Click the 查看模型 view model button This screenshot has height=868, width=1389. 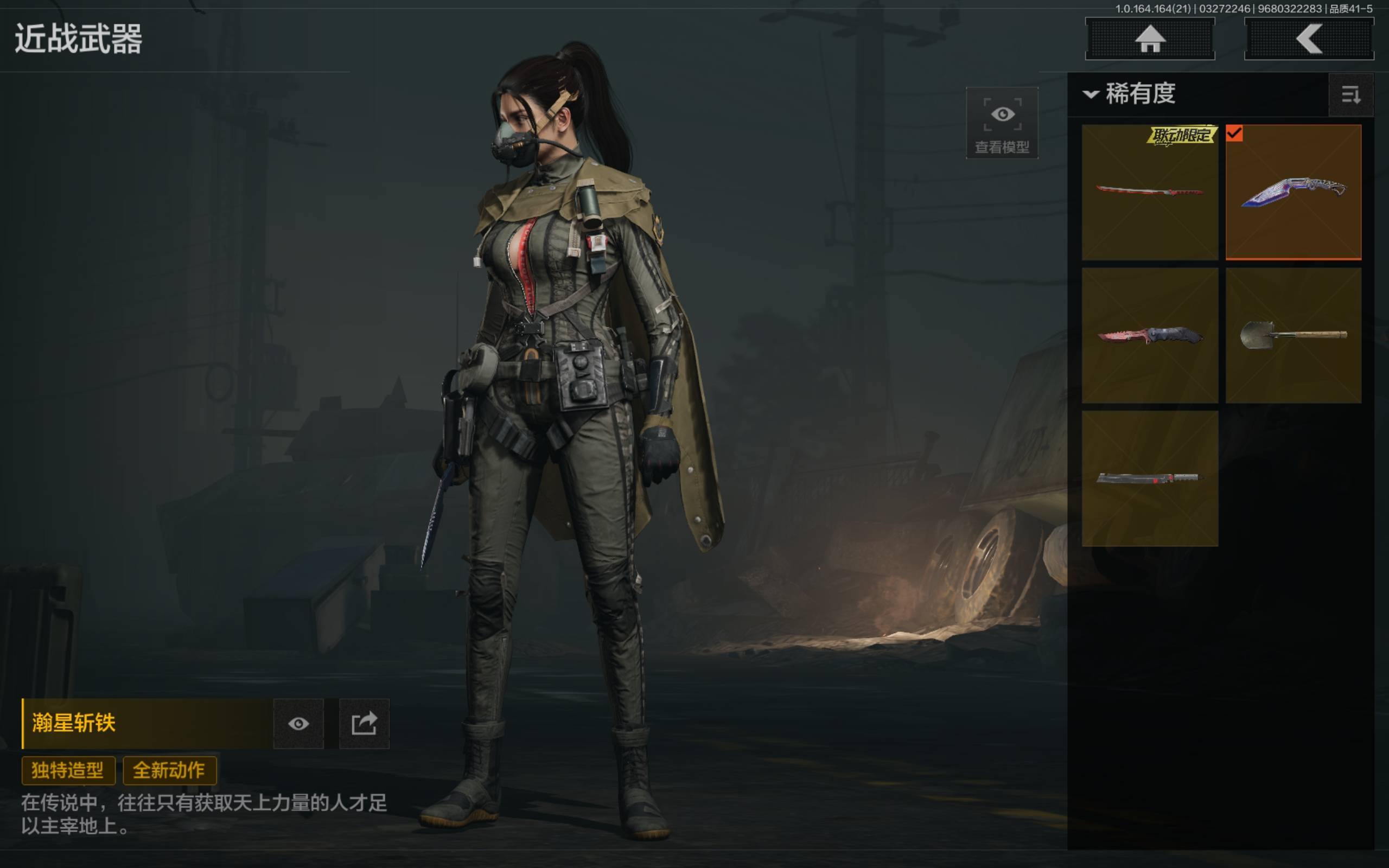coord(1002,123)
